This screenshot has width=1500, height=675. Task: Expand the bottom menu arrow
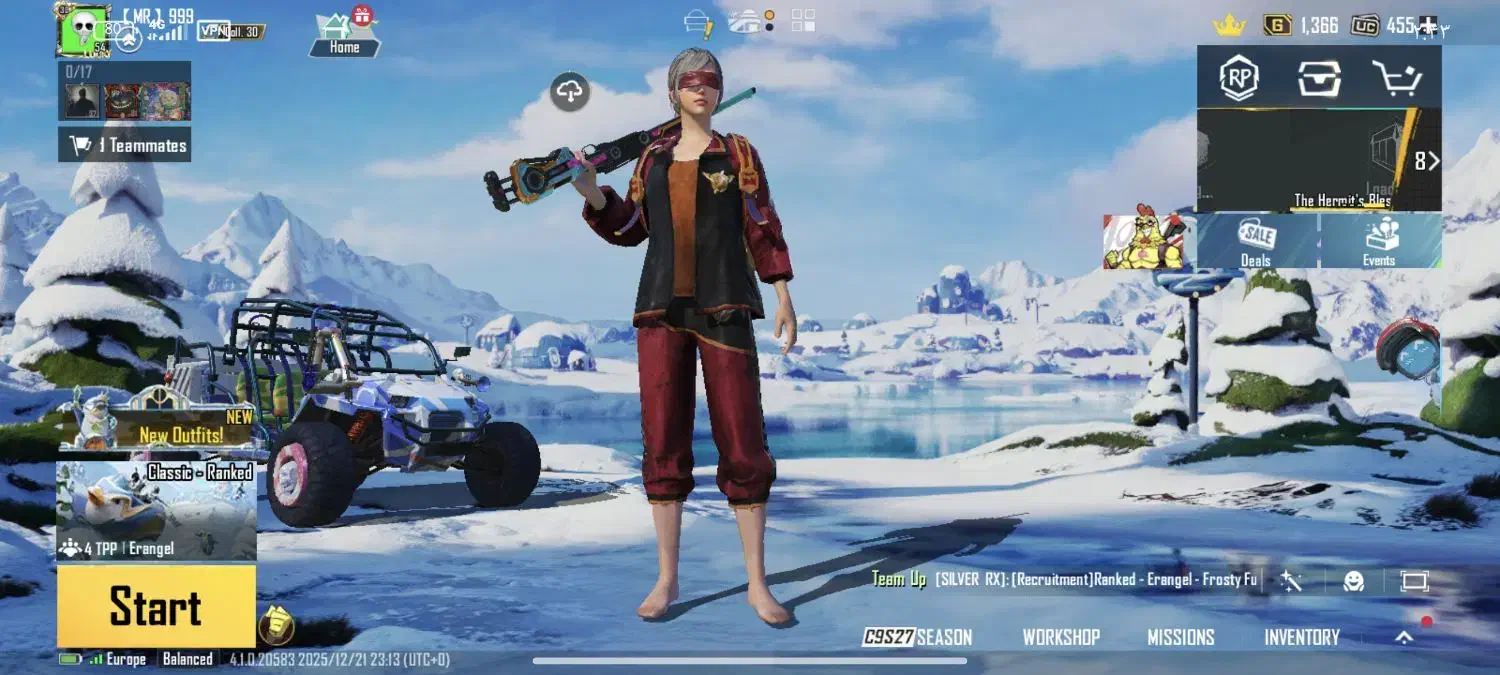(x=1404, y=637)
